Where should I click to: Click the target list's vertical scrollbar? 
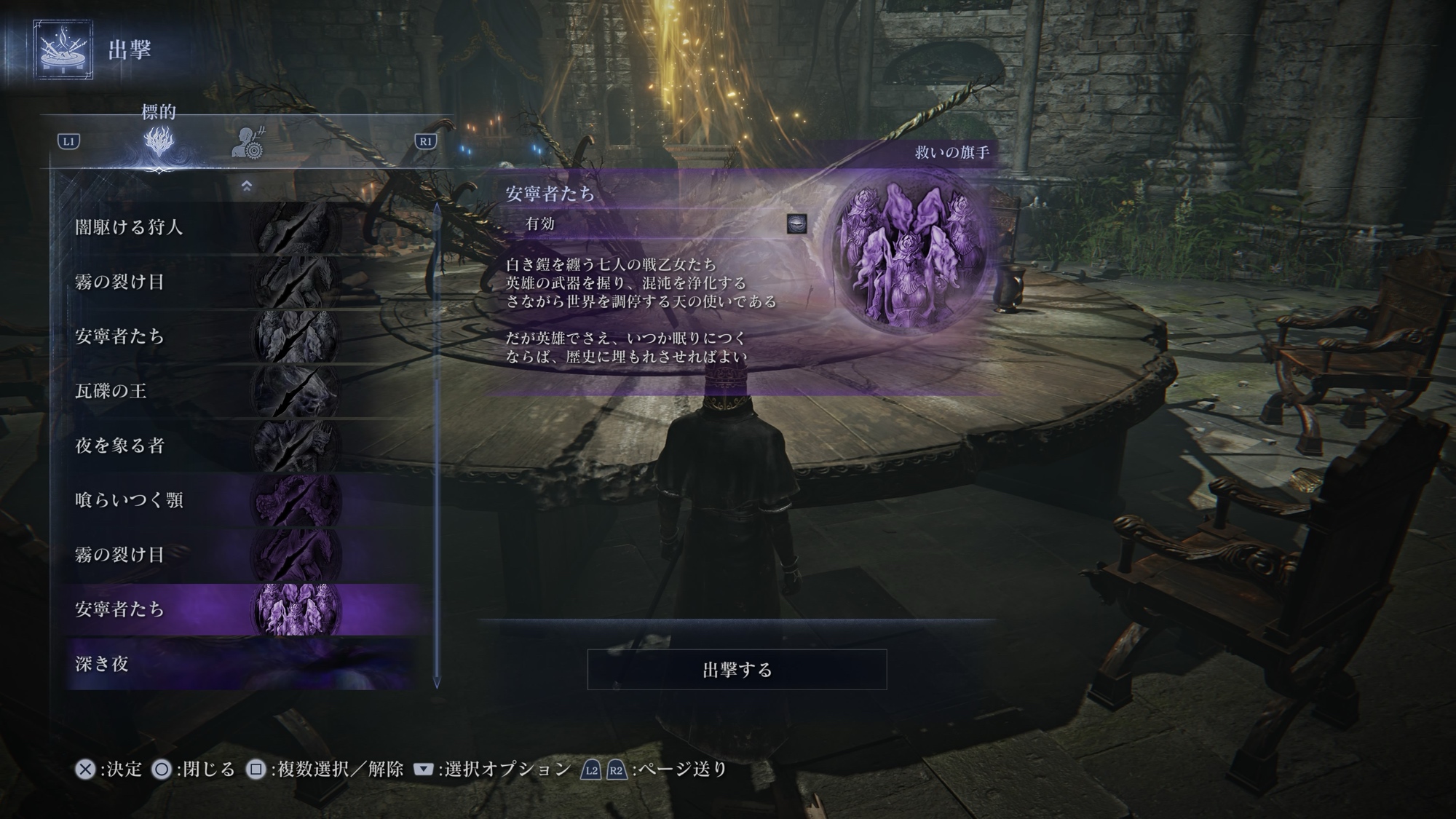coord(437,444)
